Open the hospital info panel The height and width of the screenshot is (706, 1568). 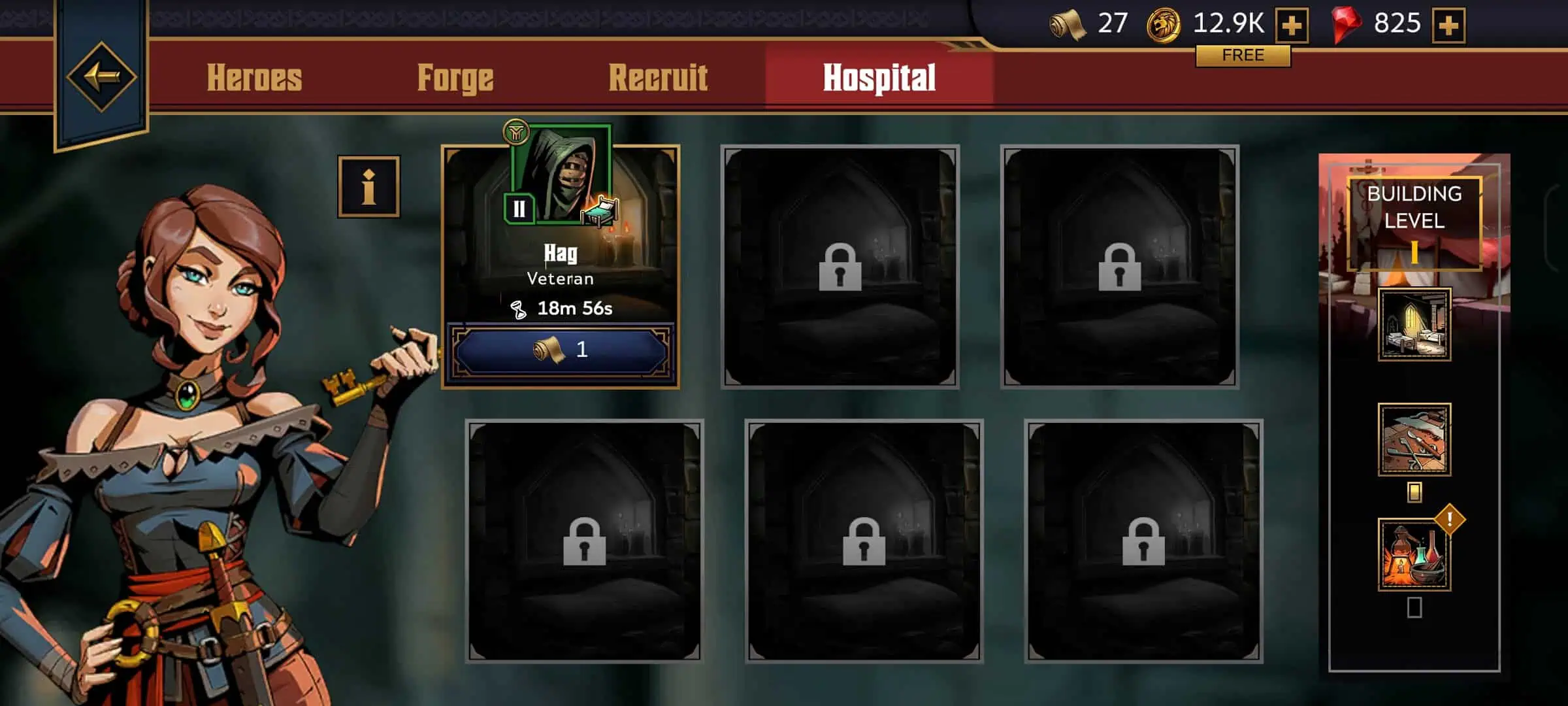368,187
